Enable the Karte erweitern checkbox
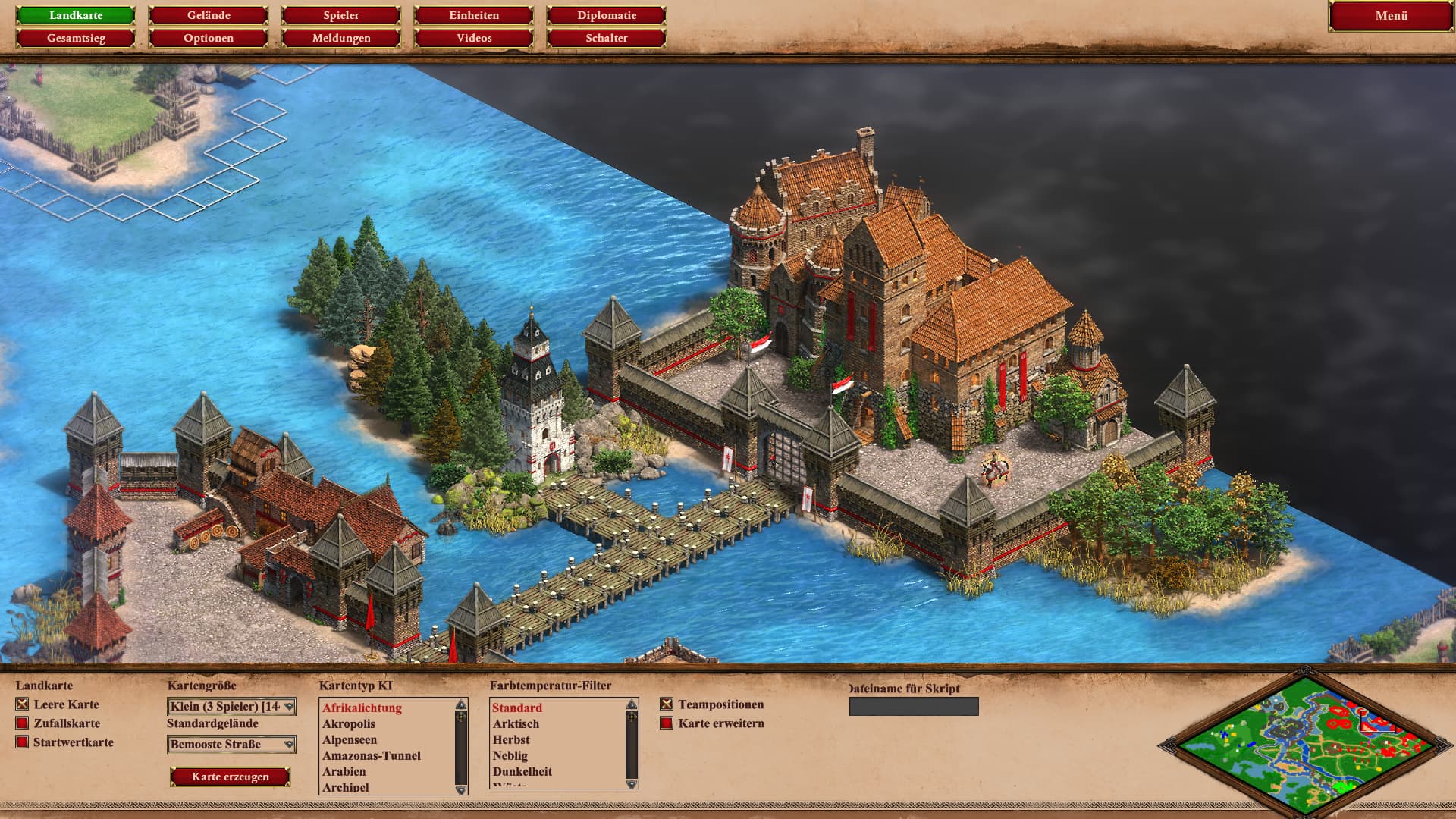Screen dimensions: 1456x819 tap(667, 723)
